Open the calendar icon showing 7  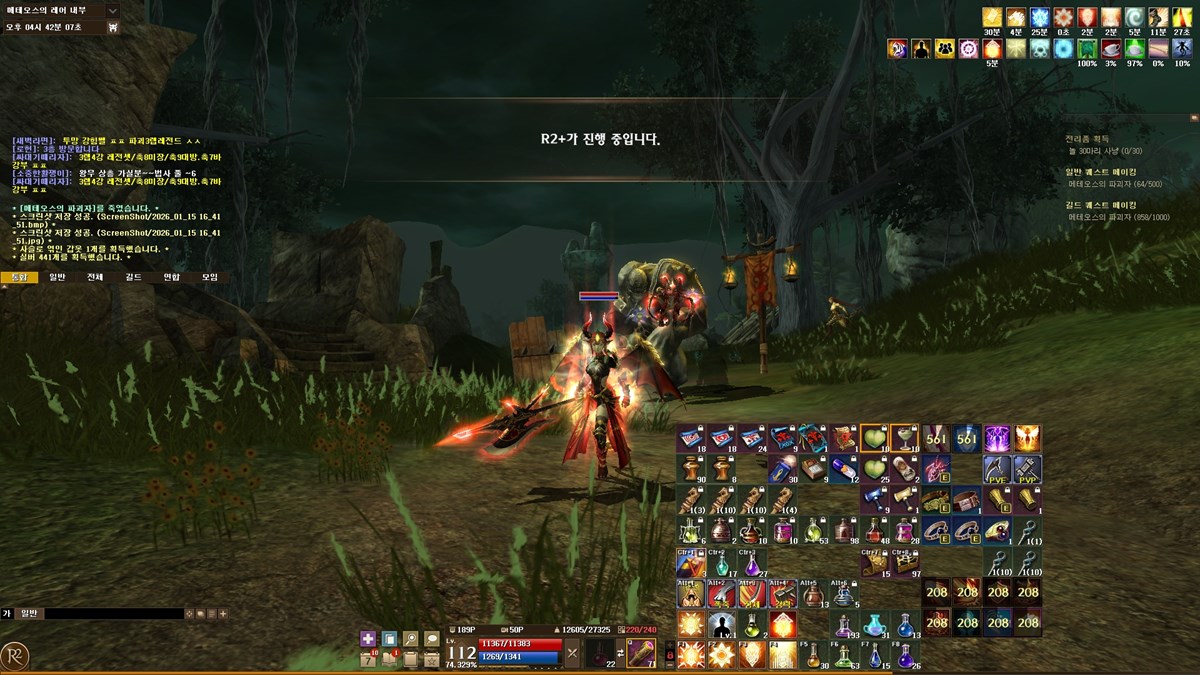coord(368,660)
